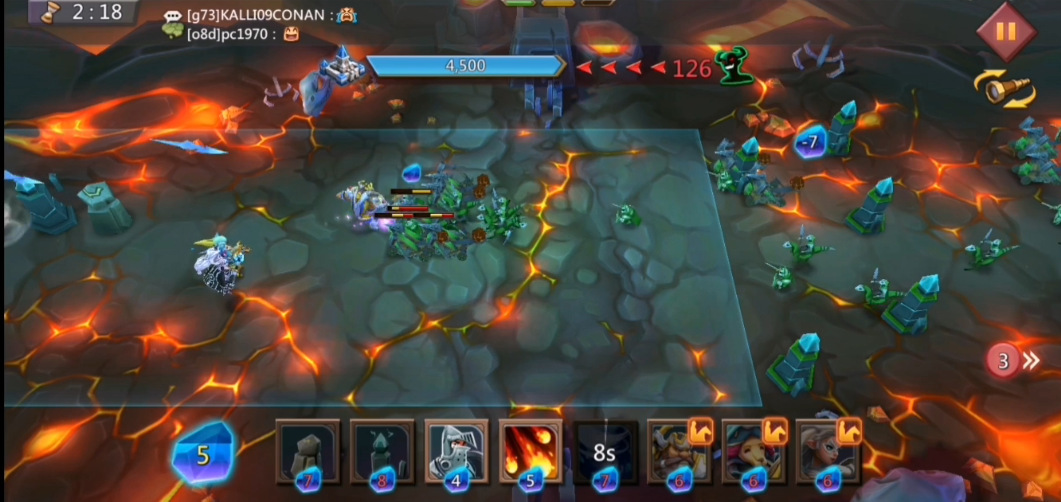Pick the pirate-hat hero card

(x=752, y=453)
